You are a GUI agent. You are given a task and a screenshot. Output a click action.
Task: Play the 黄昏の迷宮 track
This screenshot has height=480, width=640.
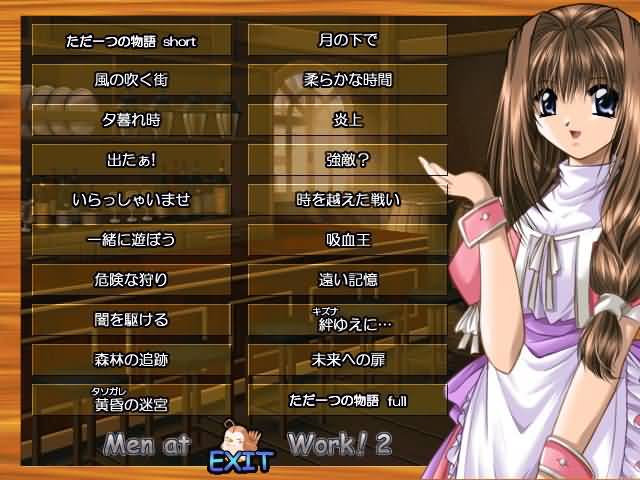[x=131, y=401]
